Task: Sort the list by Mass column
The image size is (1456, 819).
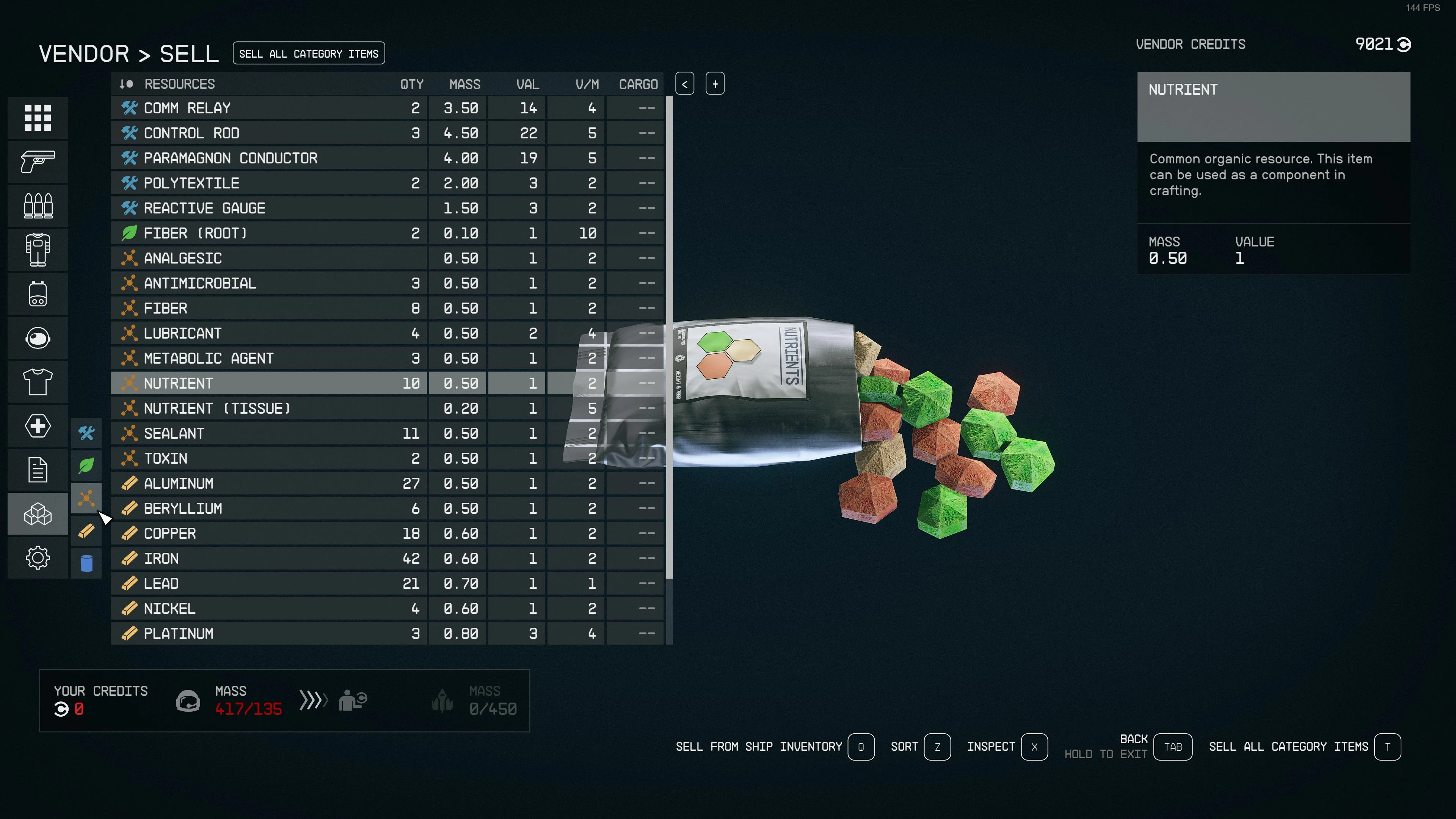Action: (x=464, y=84)
